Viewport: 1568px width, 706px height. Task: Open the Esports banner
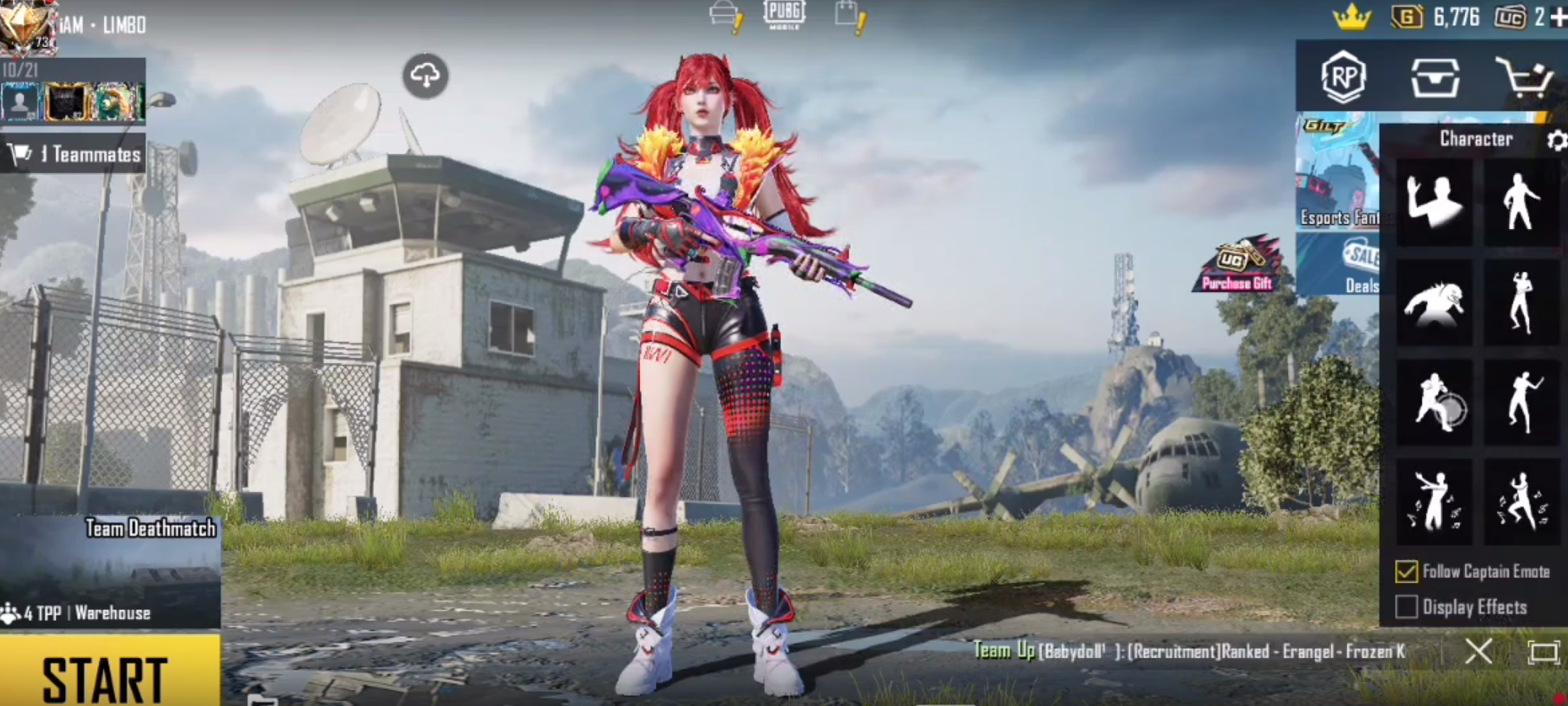click(1338, 173)
